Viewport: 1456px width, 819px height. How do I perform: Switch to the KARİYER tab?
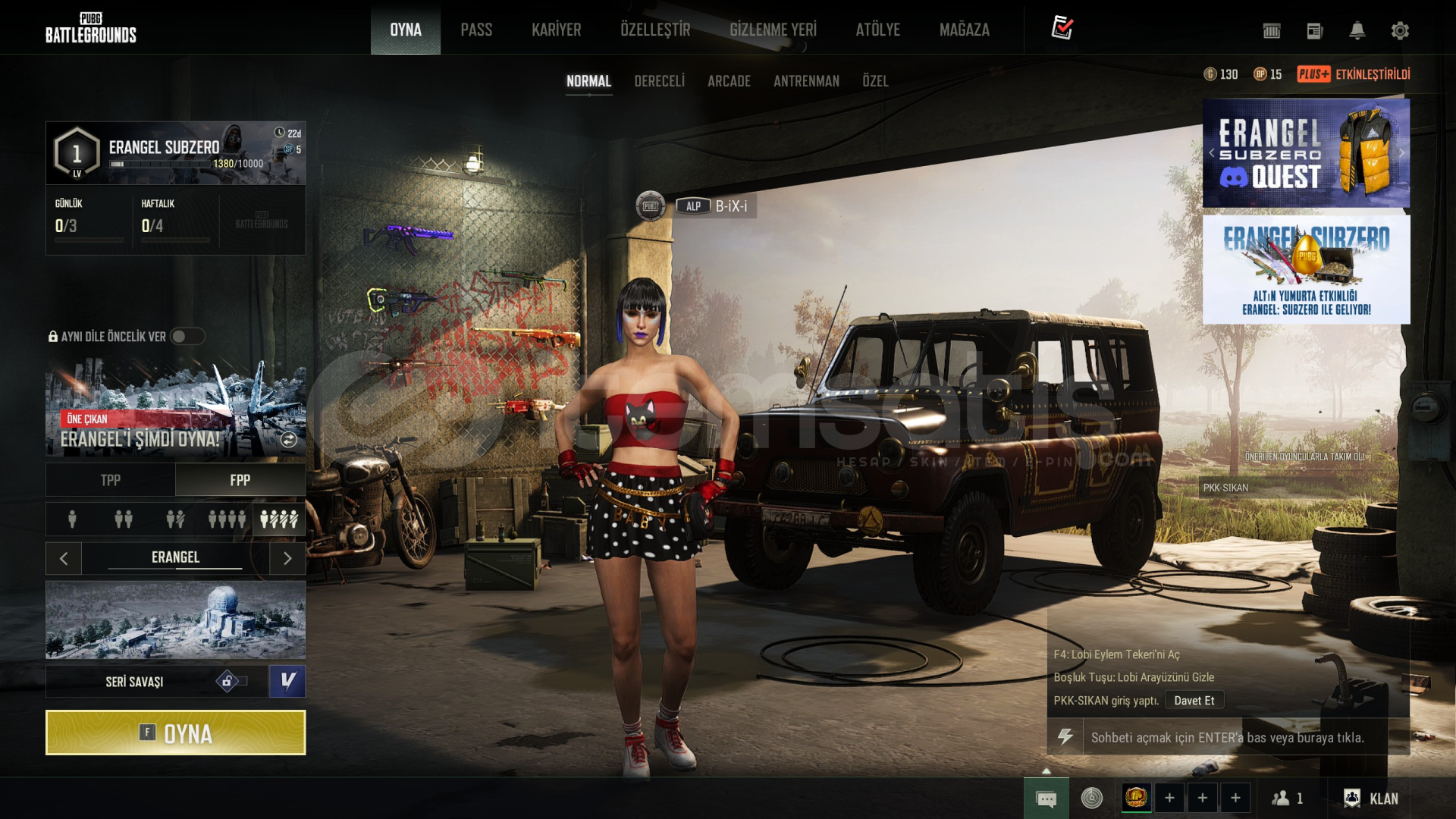[556, 30]
